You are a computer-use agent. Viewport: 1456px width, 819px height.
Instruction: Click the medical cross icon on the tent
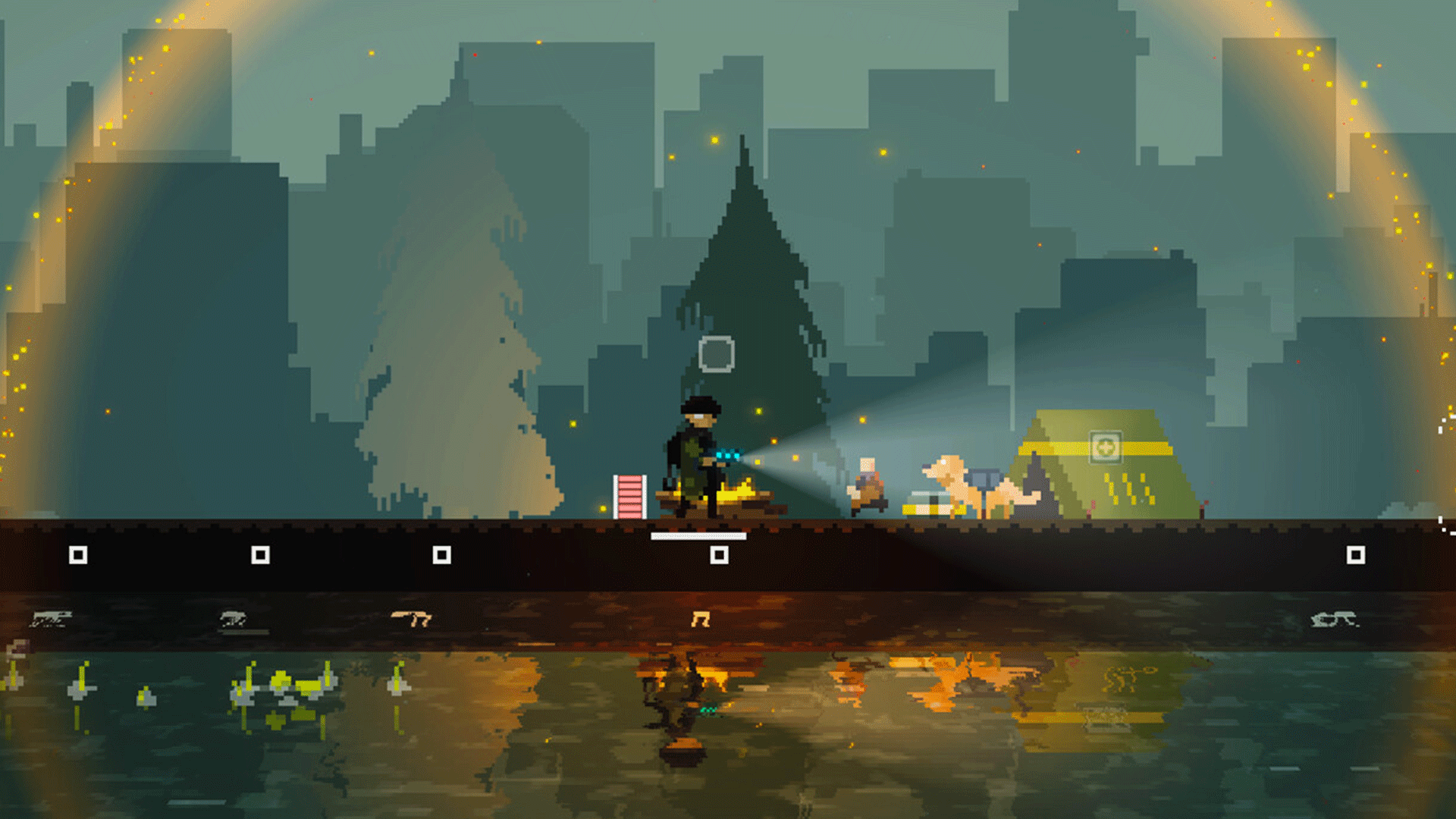[x=1105, y=447]
